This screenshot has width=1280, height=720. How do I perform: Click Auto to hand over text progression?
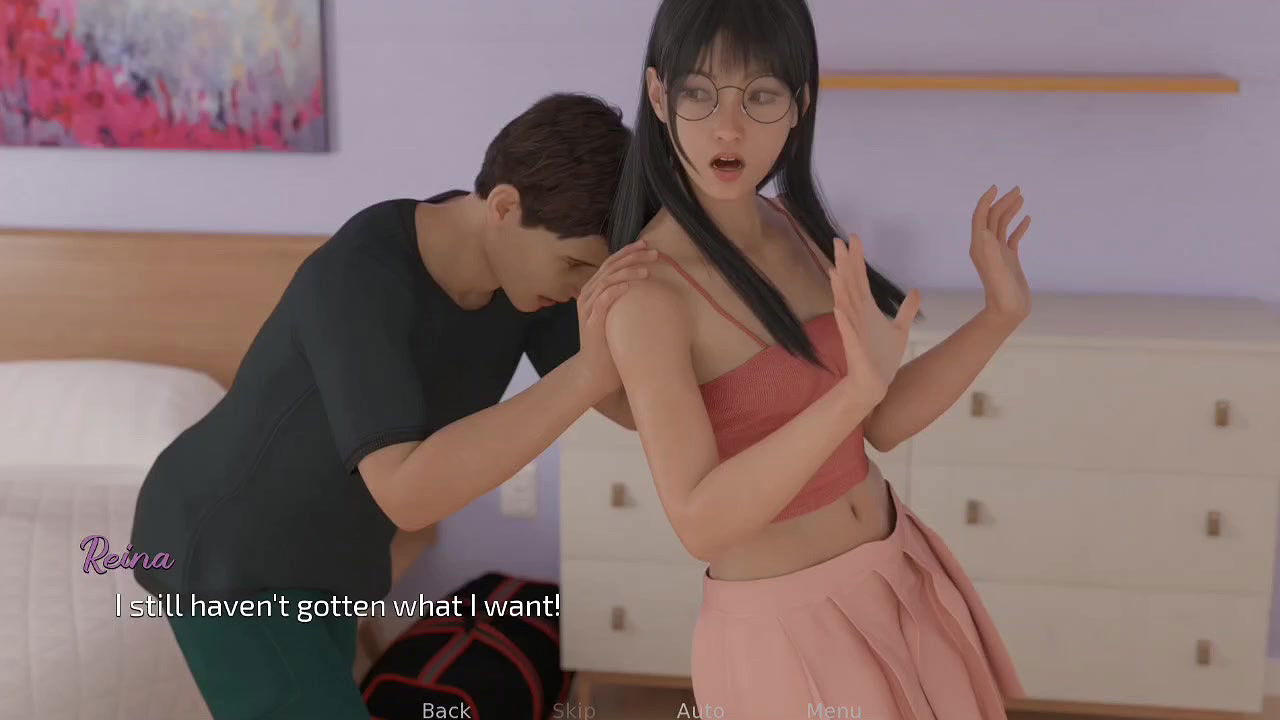click(x=700, y=710)
